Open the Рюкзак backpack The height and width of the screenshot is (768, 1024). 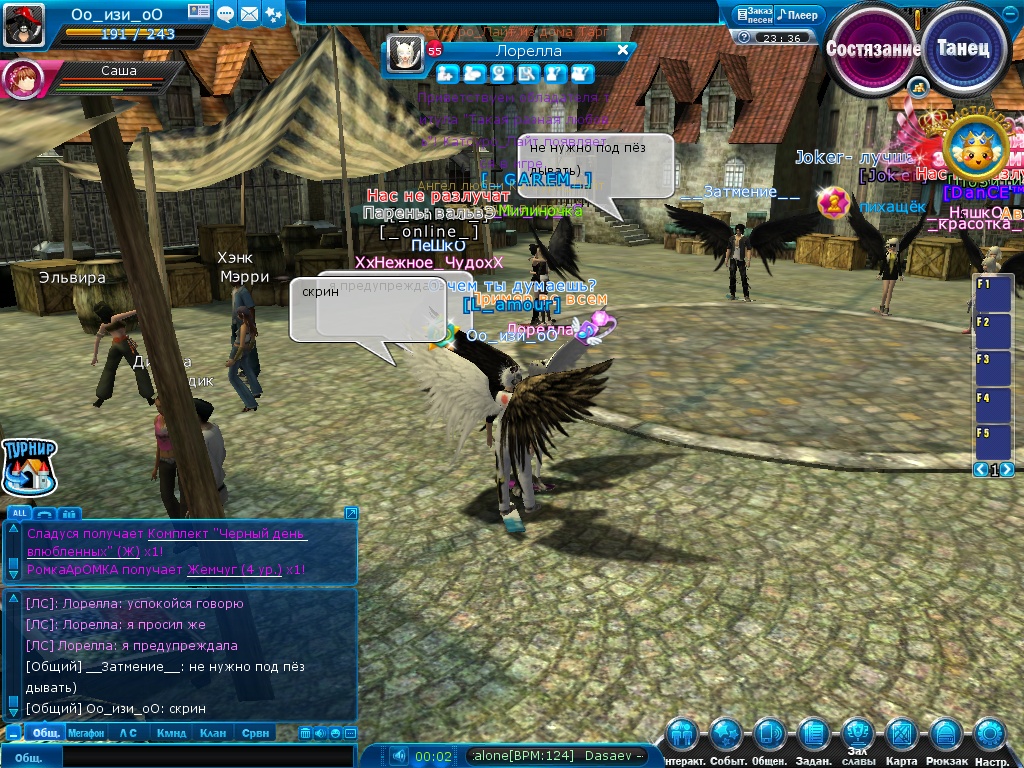(x=946, y=738)
